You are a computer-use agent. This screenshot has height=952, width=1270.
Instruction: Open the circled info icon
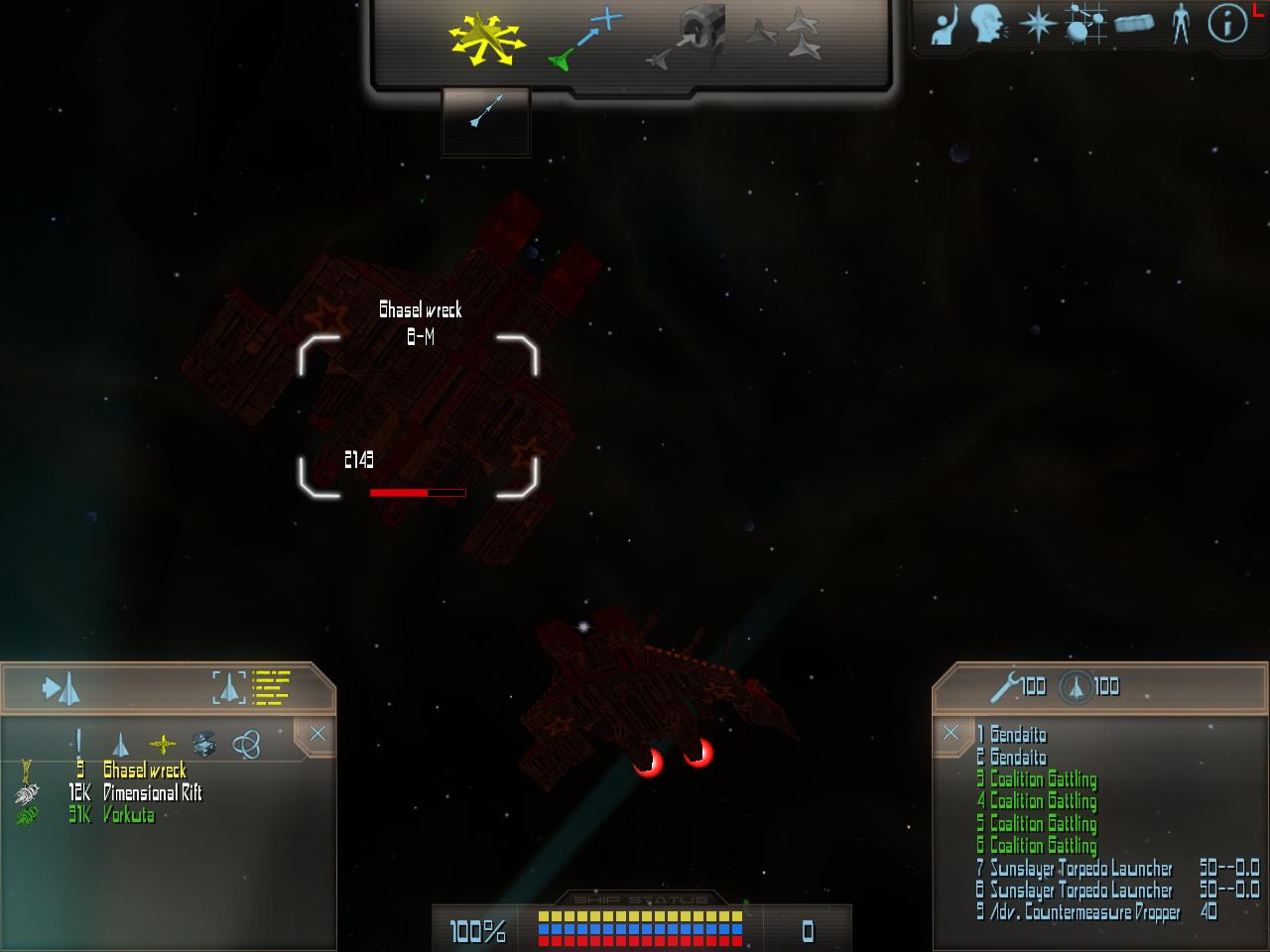1227,24
